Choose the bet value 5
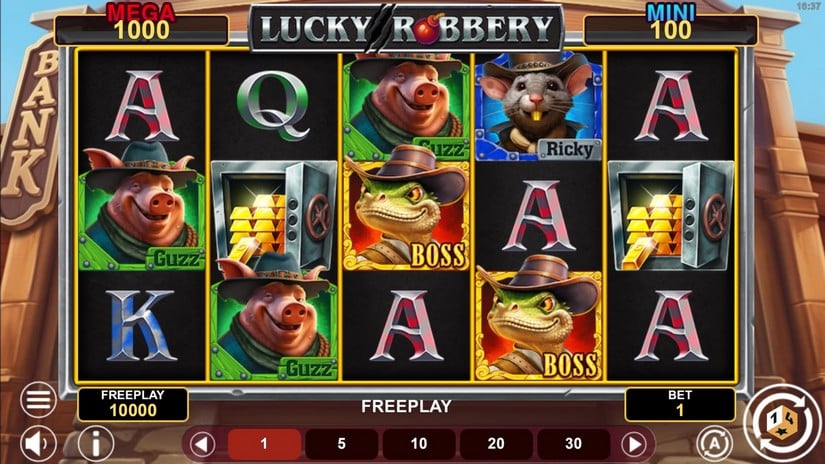Image resolution: width=825 pixels, height=464 pixels. 341,443
